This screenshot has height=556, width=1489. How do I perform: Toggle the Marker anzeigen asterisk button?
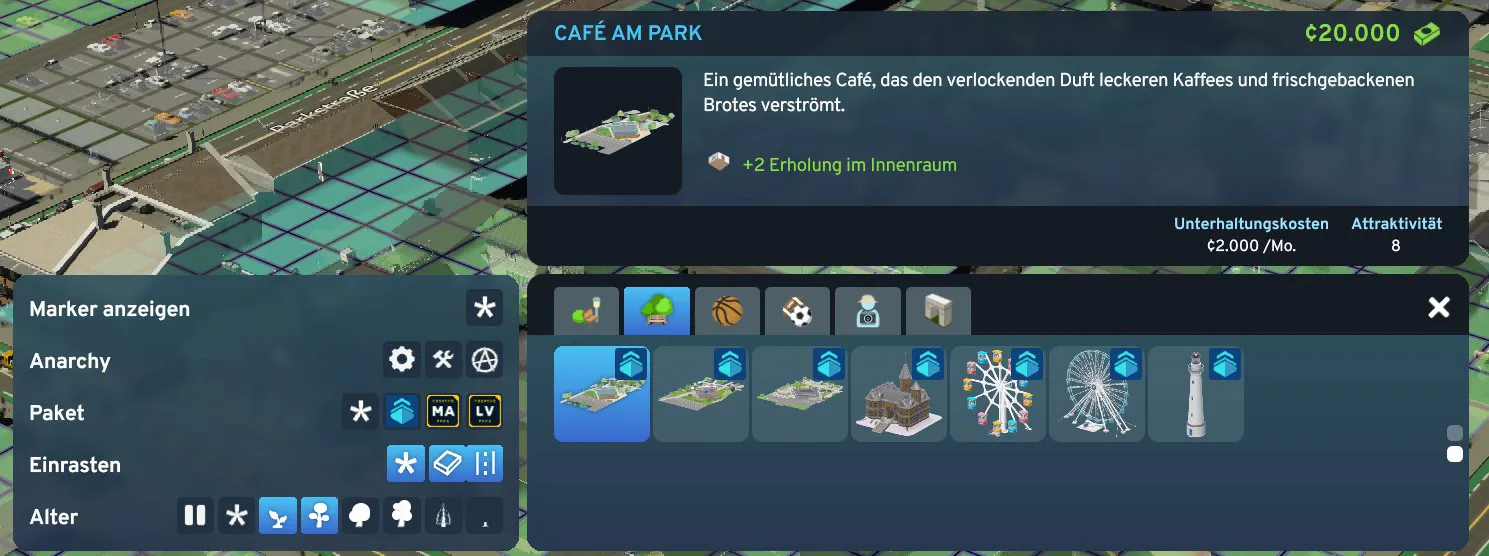click(484, 308)
